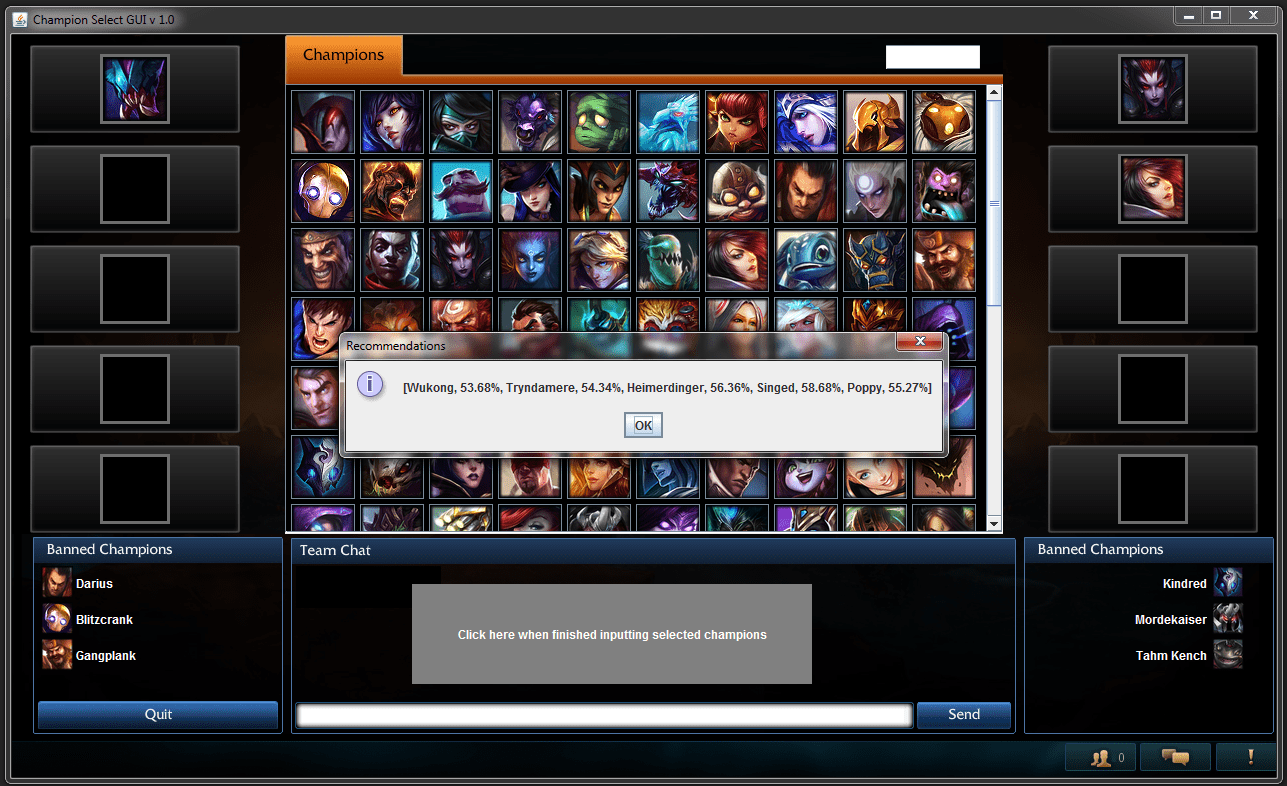1287x786 pixels.
Task: Switch to the Champions tab
Action: pos(344,57)
